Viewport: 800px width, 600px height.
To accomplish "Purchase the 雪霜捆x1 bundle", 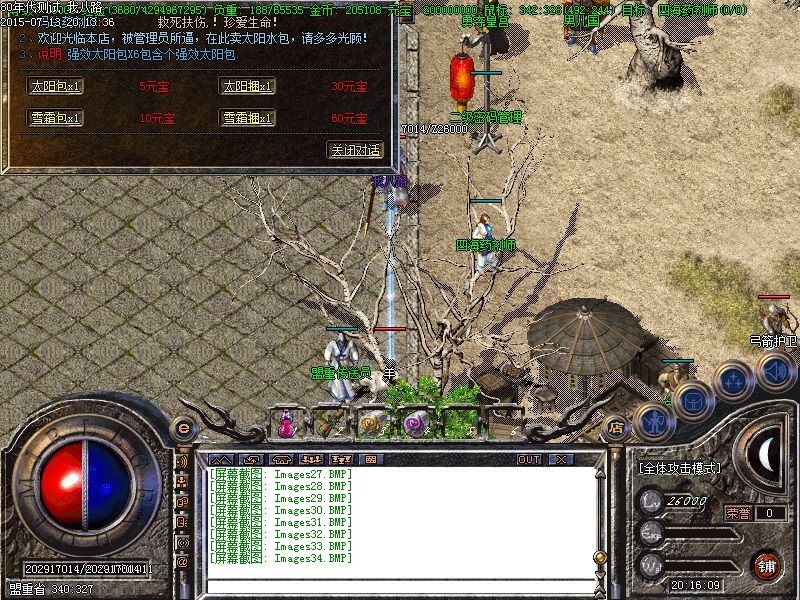I will (247, 118).
